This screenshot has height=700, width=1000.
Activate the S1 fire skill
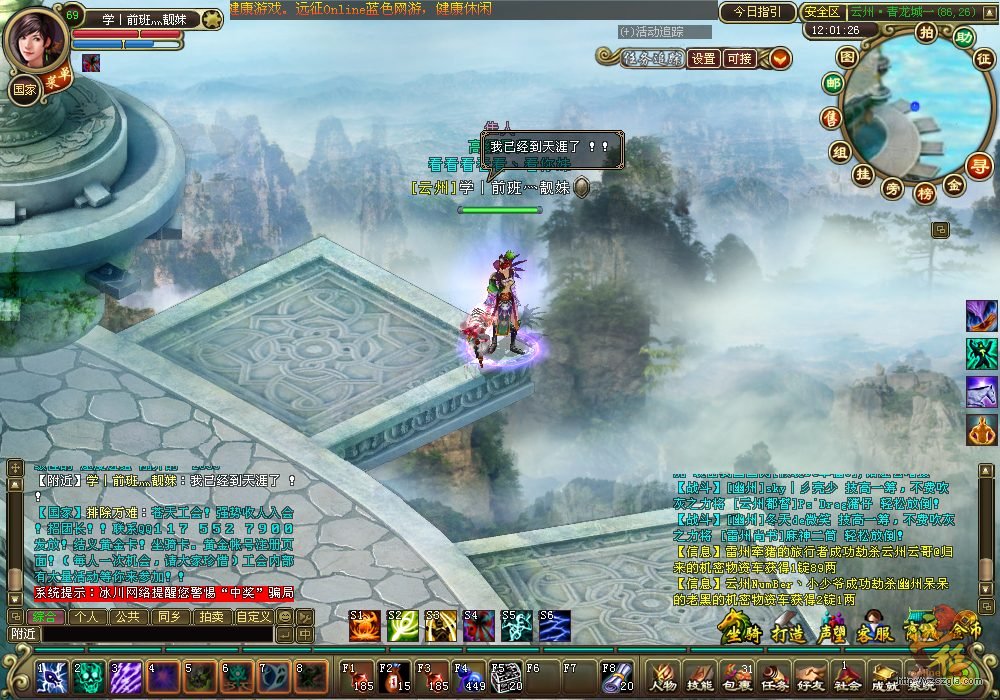click(x=364, y=626)
